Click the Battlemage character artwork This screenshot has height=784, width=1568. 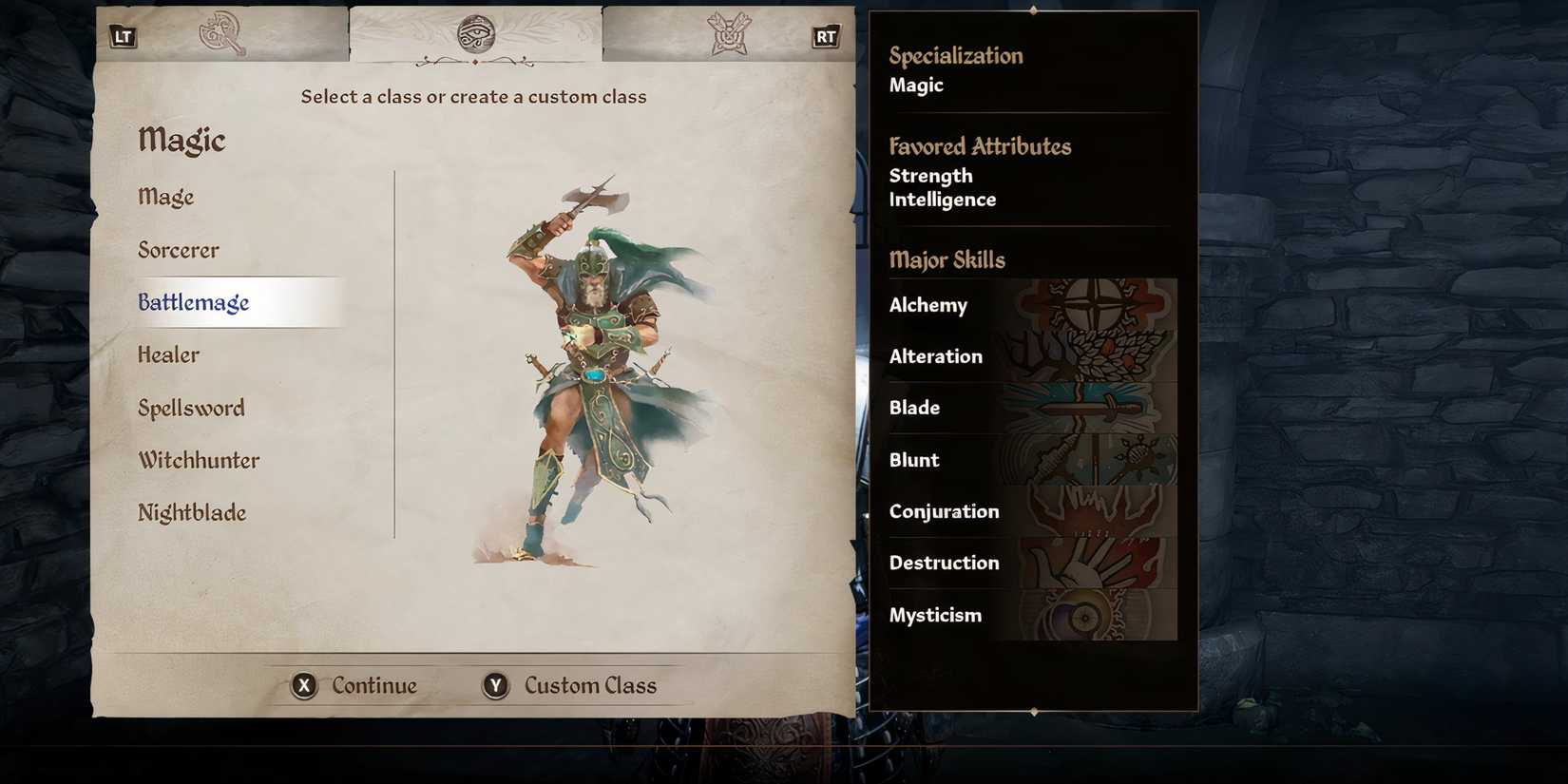pyautogui.click(x=584, y=371)
